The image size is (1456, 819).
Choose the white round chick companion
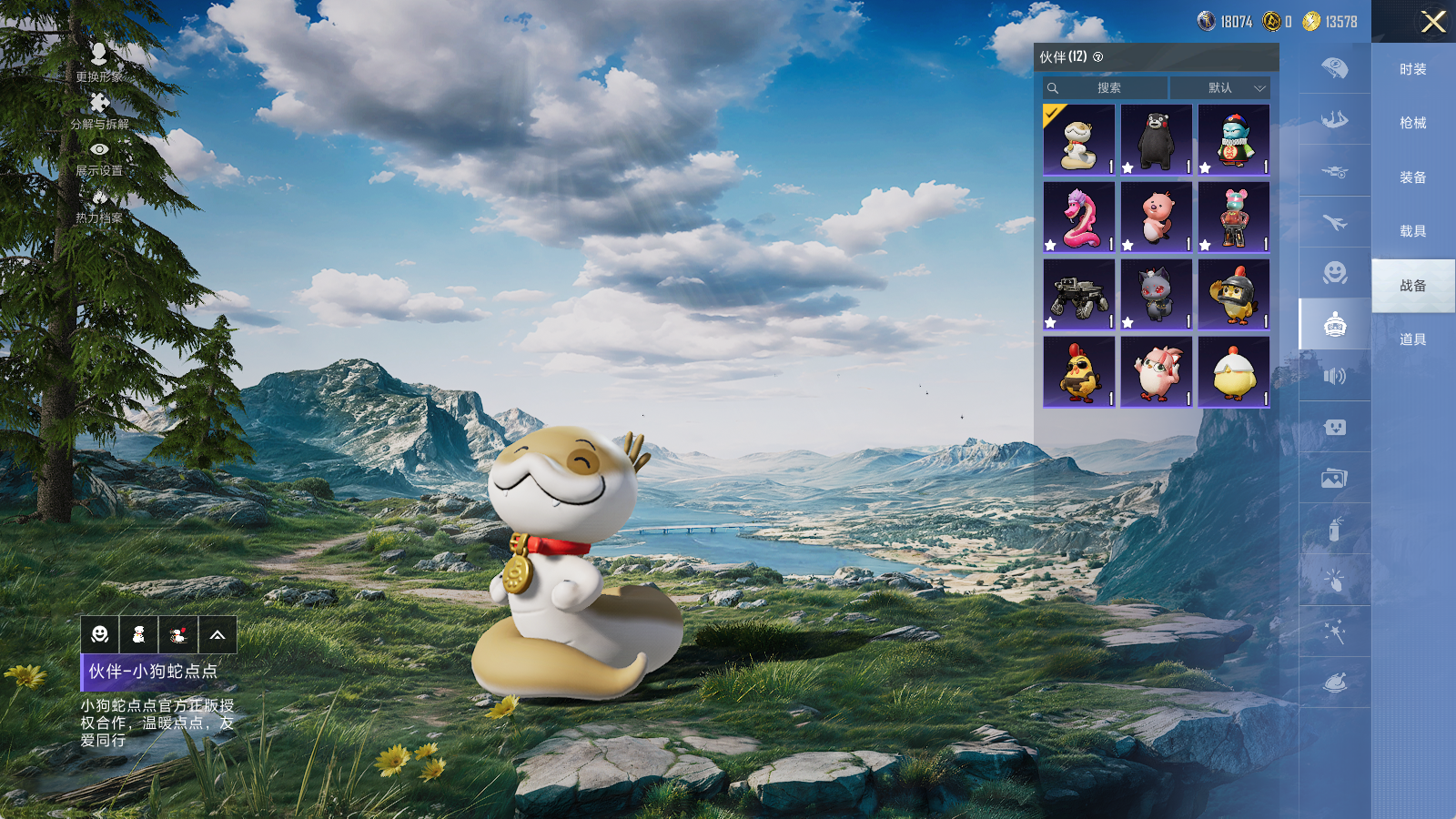[1233, 372]
